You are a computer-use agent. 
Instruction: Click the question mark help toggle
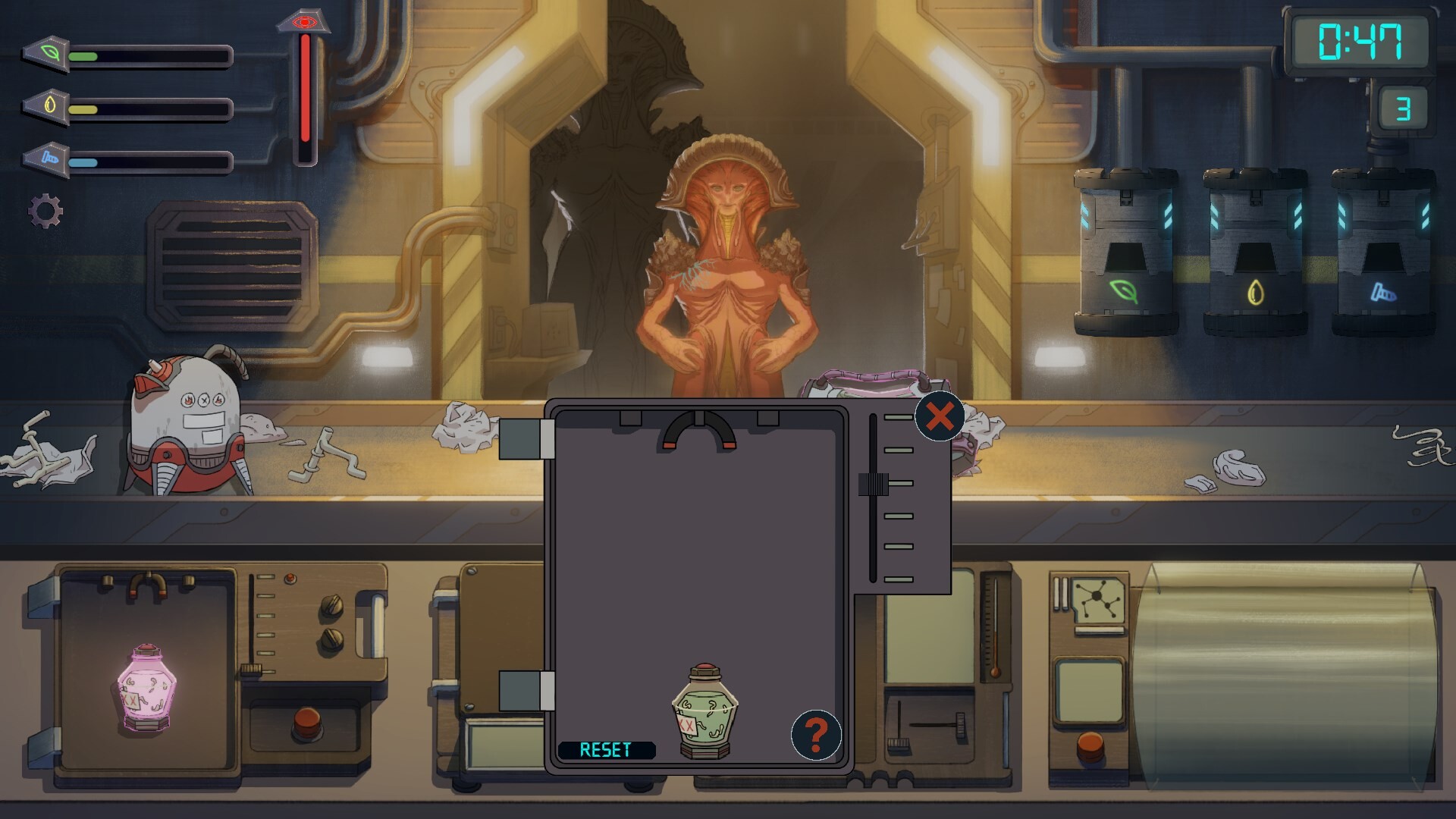(x=816, y=736)
